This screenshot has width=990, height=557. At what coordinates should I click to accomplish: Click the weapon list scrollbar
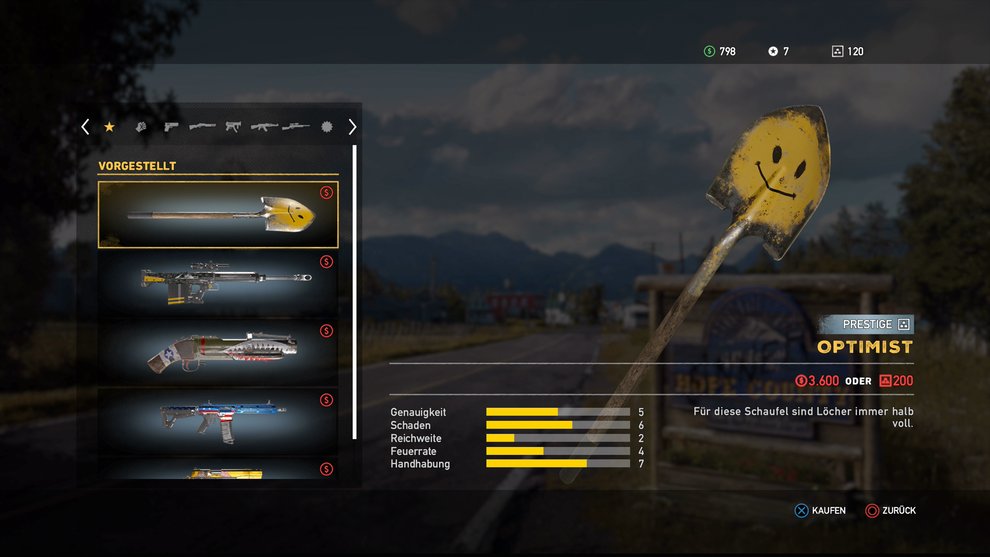pyautogui.click(x=354, y=292)
